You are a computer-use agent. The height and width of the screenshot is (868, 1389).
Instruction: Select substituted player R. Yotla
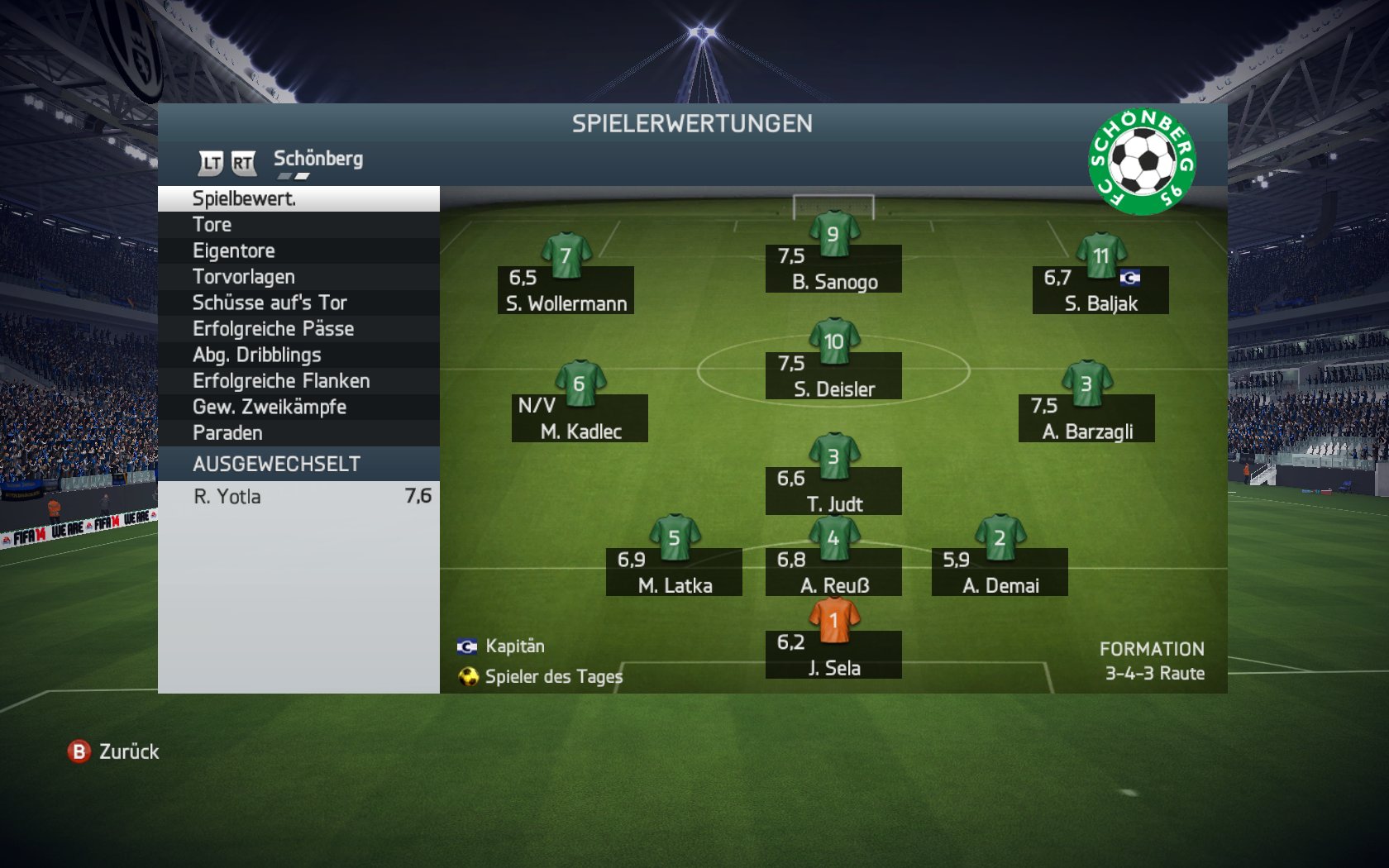point(298,496)
